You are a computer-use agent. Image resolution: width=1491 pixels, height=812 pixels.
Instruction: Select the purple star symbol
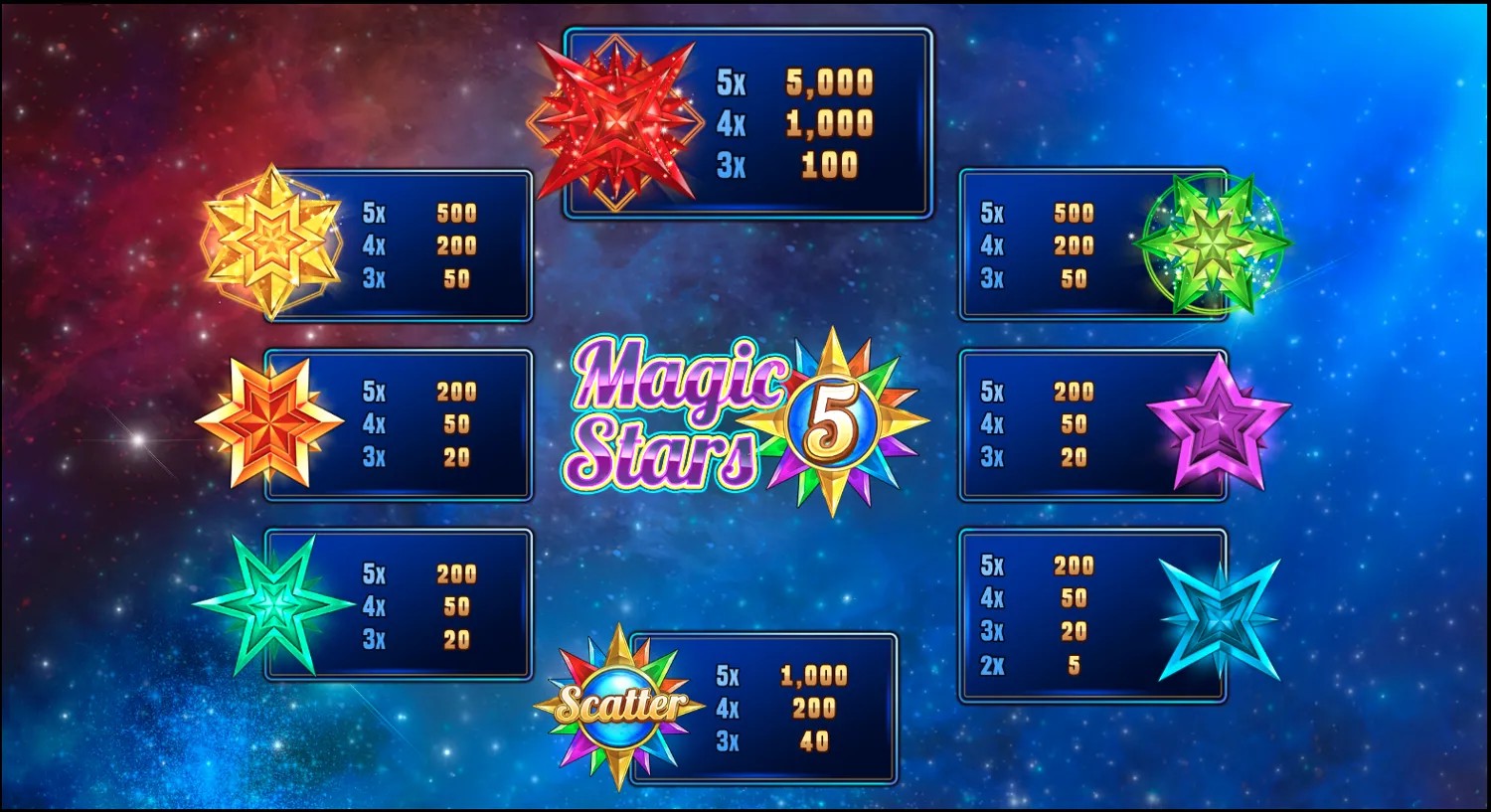(1220, 421)
